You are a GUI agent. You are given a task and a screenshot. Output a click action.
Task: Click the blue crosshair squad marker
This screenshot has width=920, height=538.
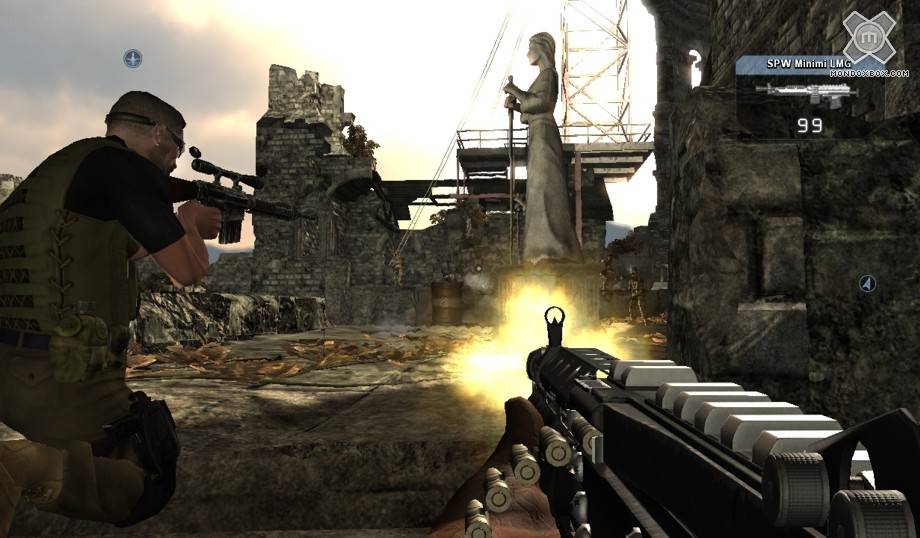[132, 59]
